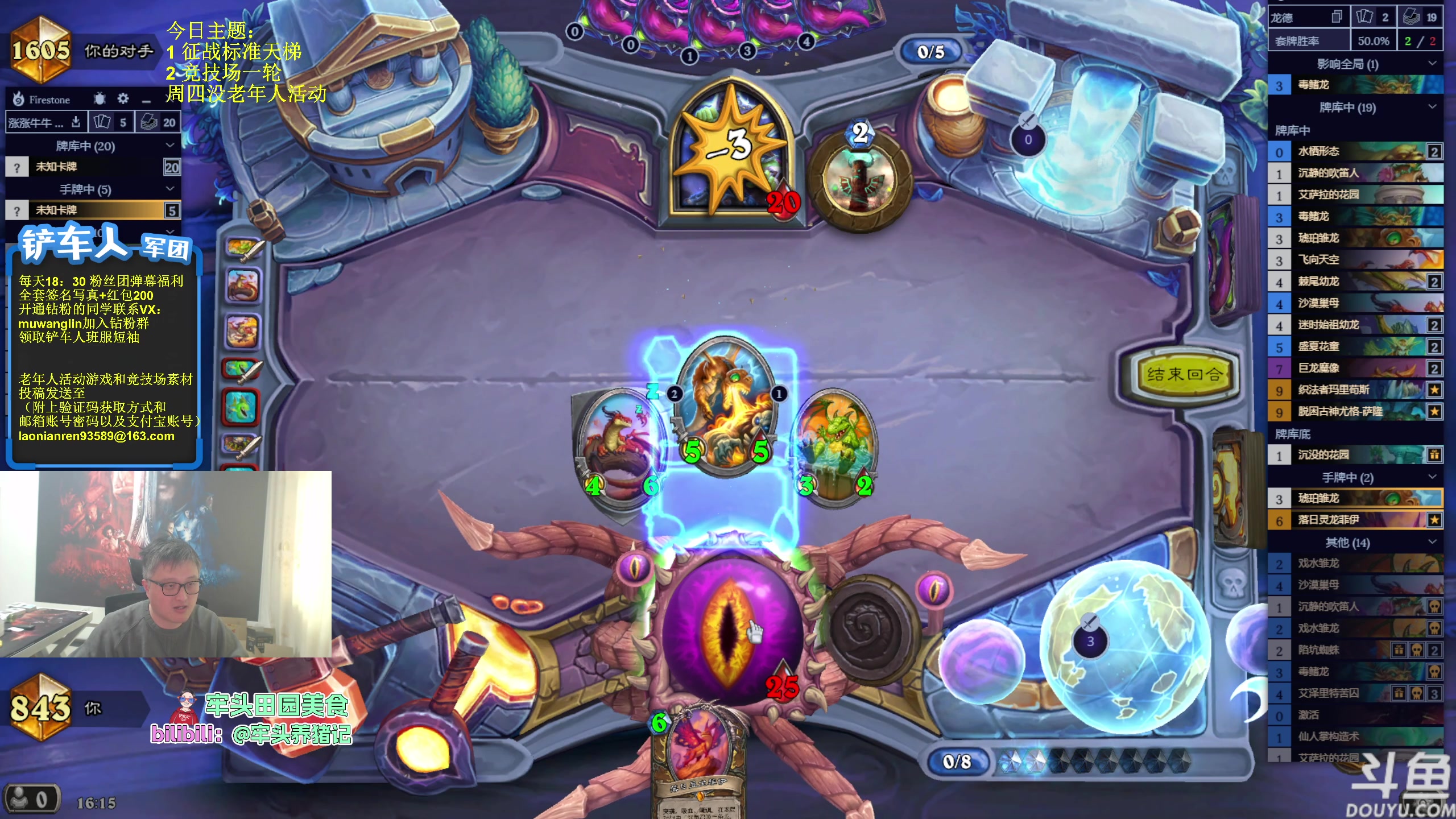
Task: Collapse the 影响全局 (1) section
Action: [x=1432, y=64]
